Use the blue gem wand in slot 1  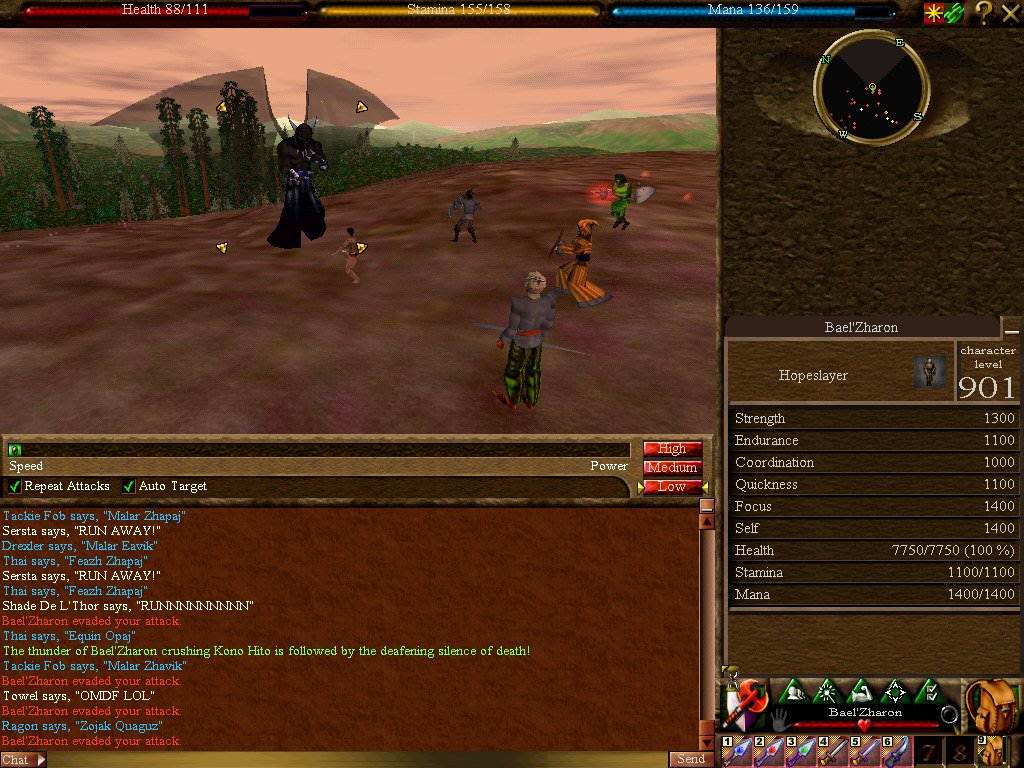(738, 752)
